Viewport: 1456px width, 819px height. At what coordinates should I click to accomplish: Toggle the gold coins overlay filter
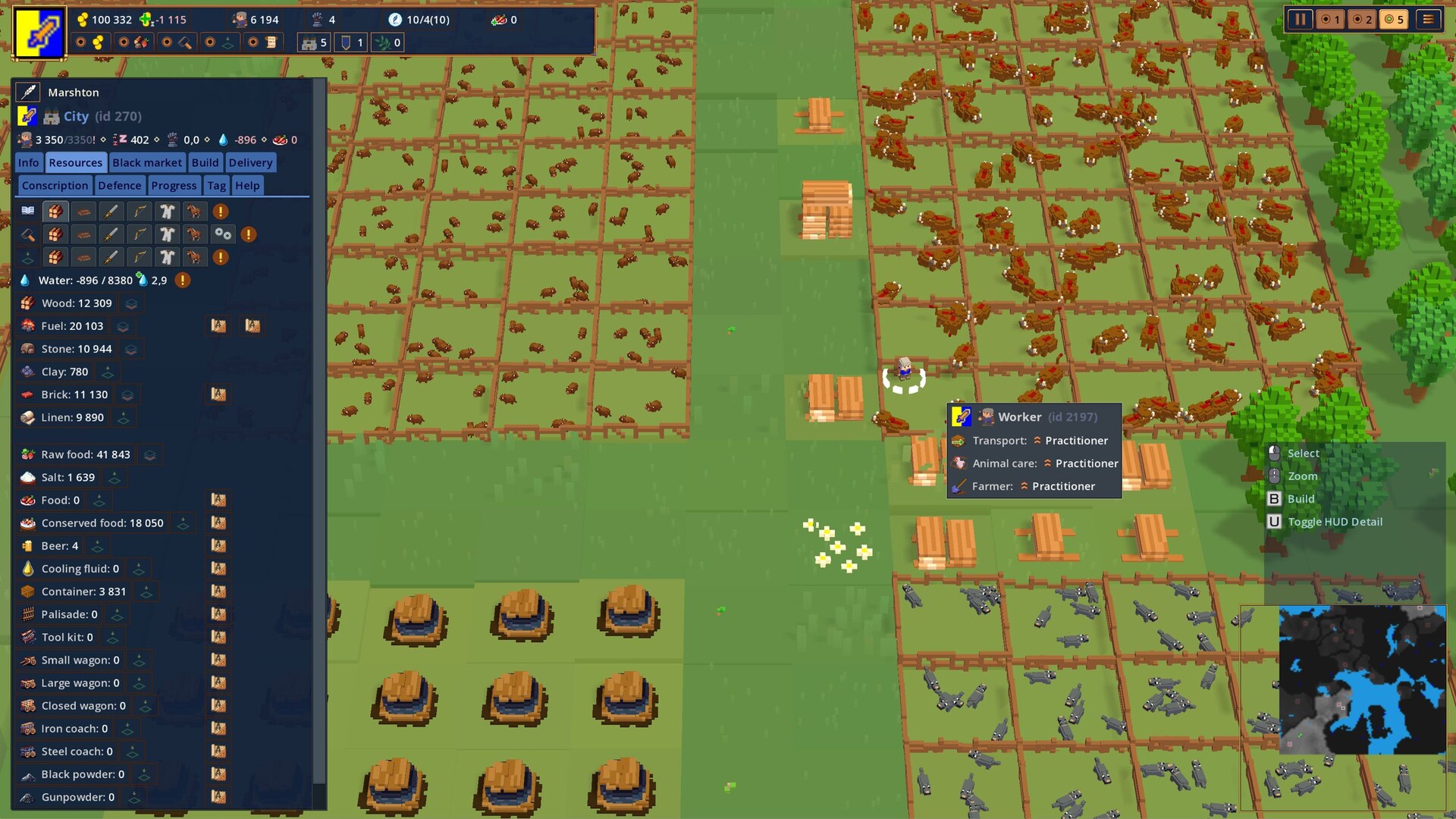coord(90,42)
